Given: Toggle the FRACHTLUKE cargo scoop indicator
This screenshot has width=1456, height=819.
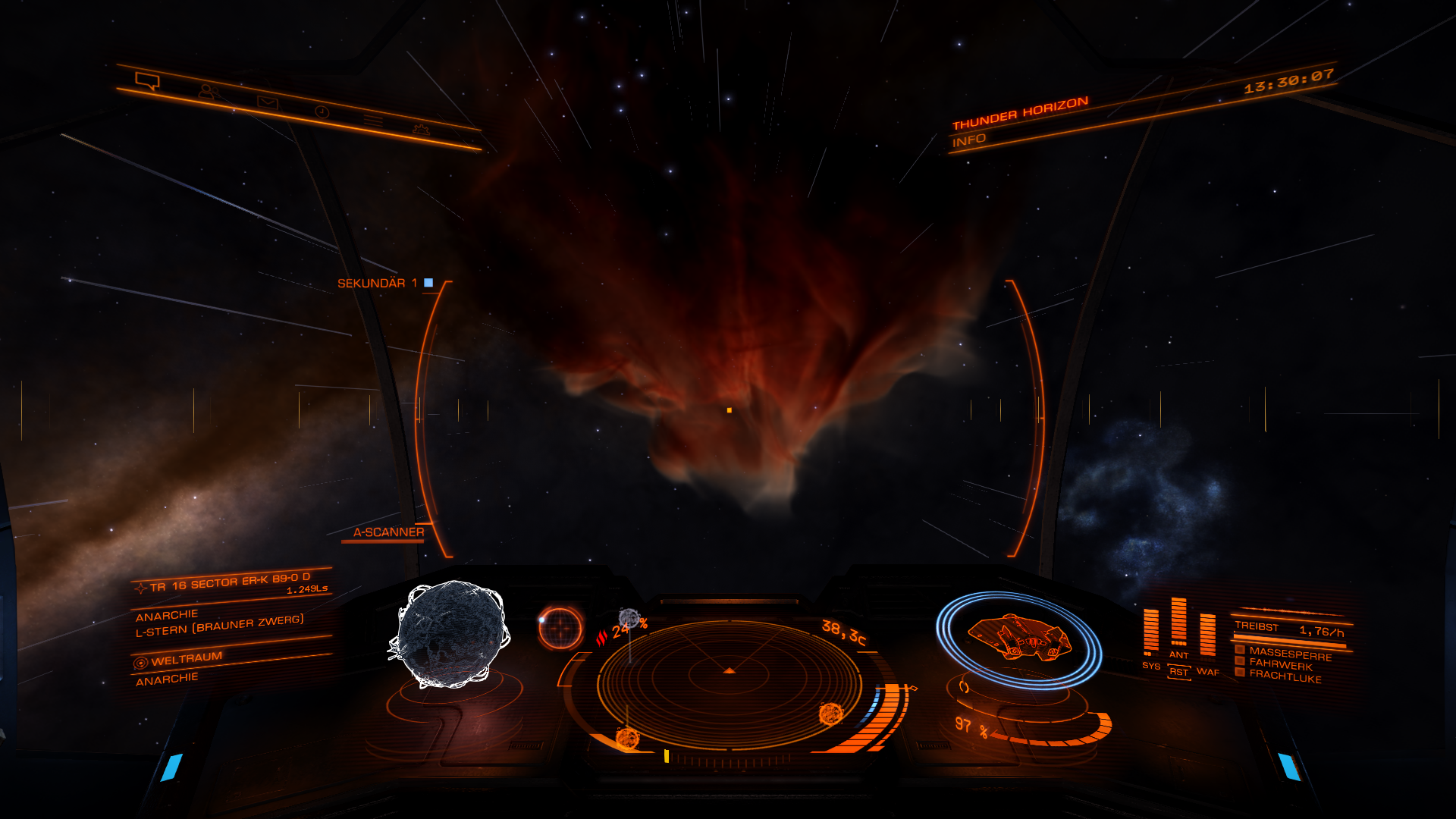Looking at the screenshot, I should click(1285, 677).
